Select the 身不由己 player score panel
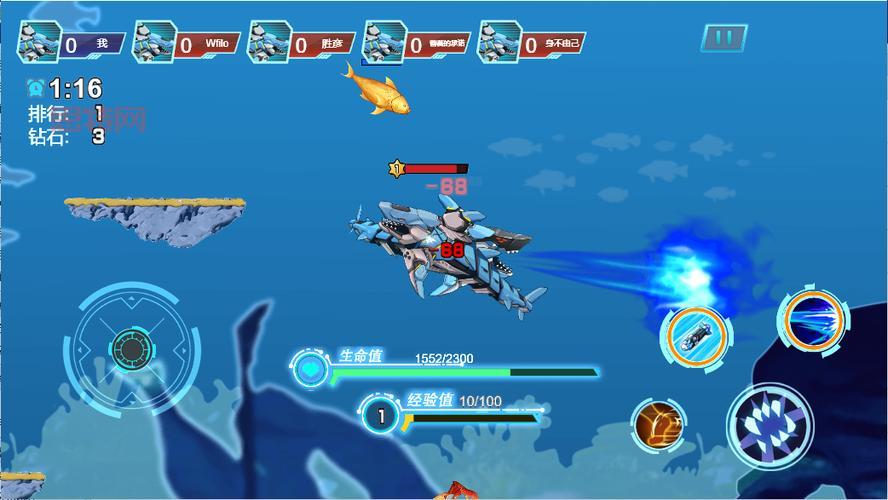The image size is (888, 500). click(x=533, y=44)
